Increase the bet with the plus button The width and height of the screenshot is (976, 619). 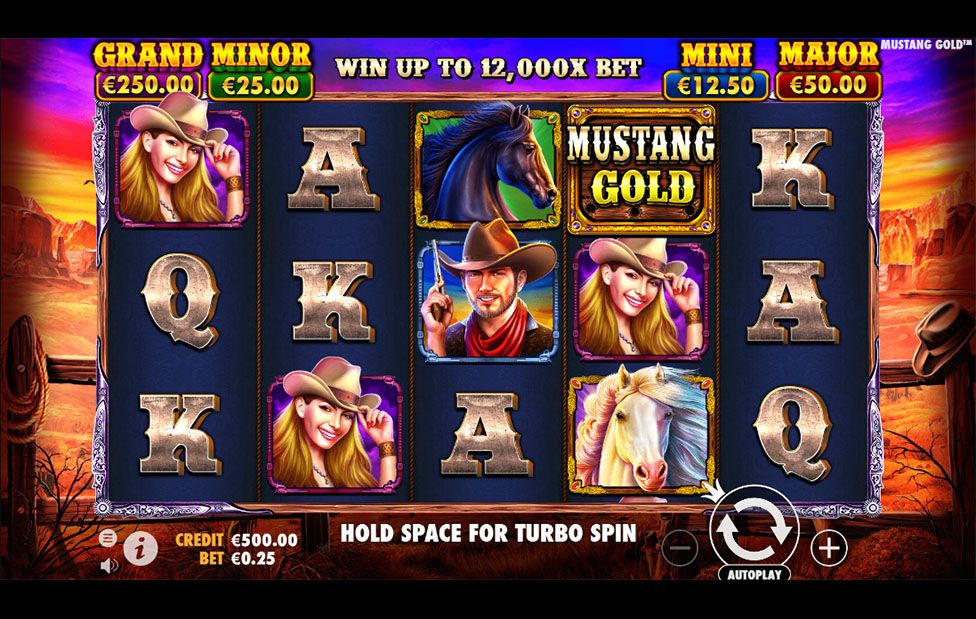click(829, 547)
